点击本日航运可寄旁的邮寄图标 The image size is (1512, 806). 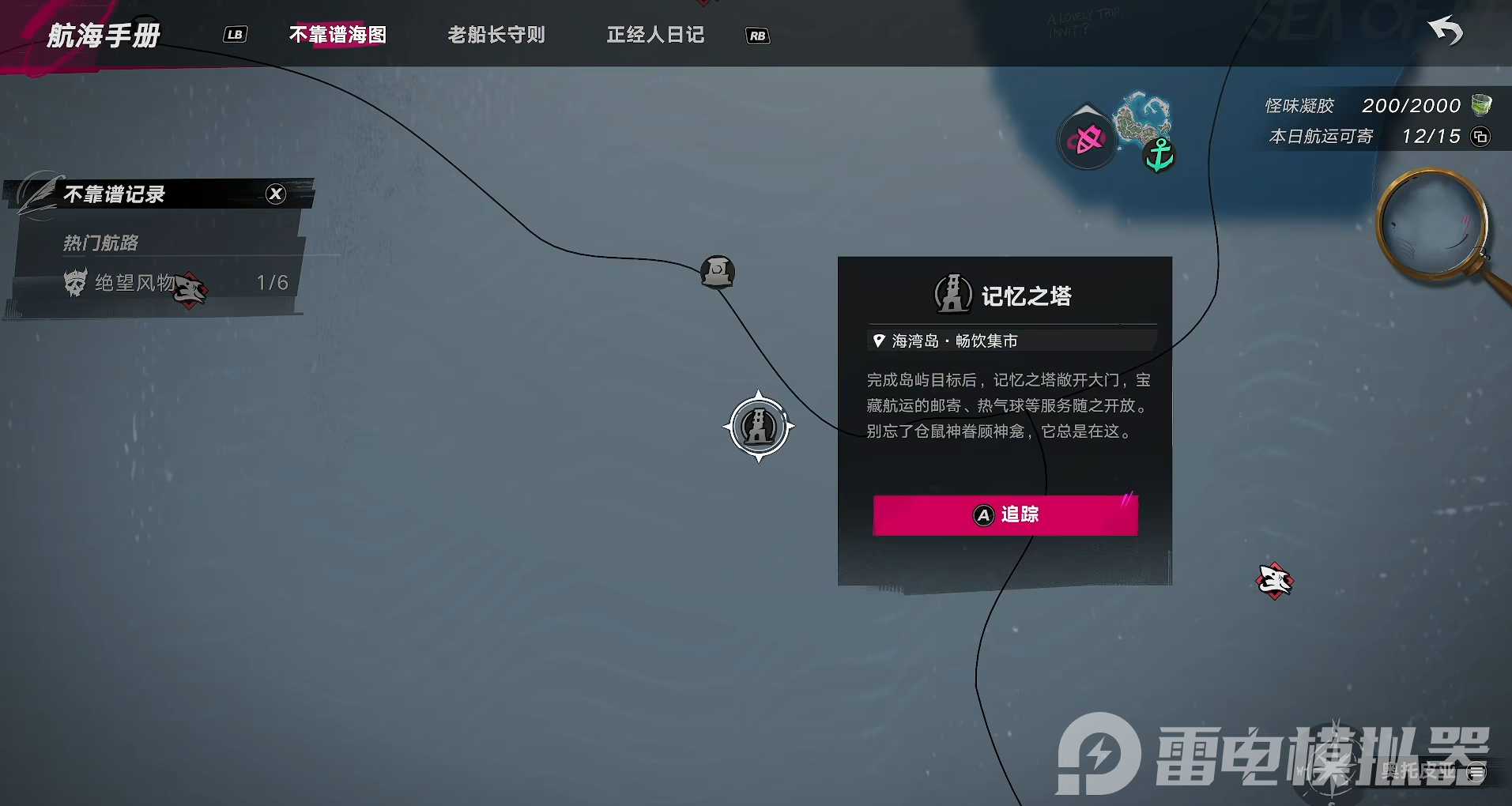[1481, 136]
